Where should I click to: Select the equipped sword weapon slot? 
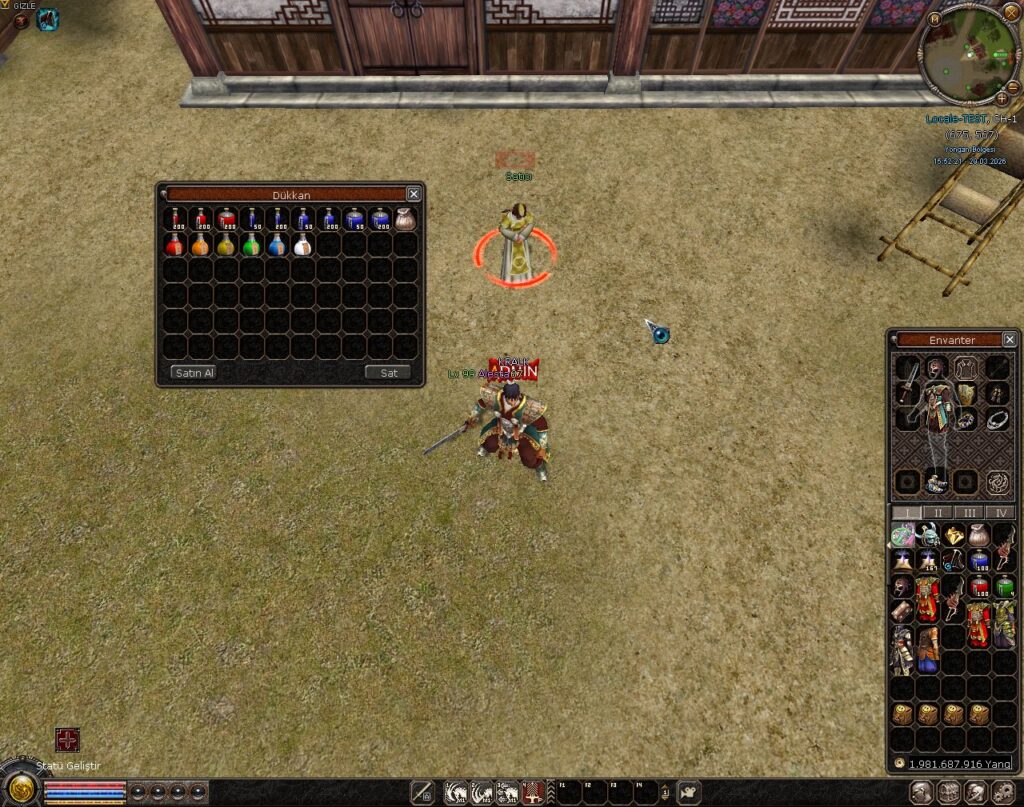pyautogui.click(x=909, y=381)
